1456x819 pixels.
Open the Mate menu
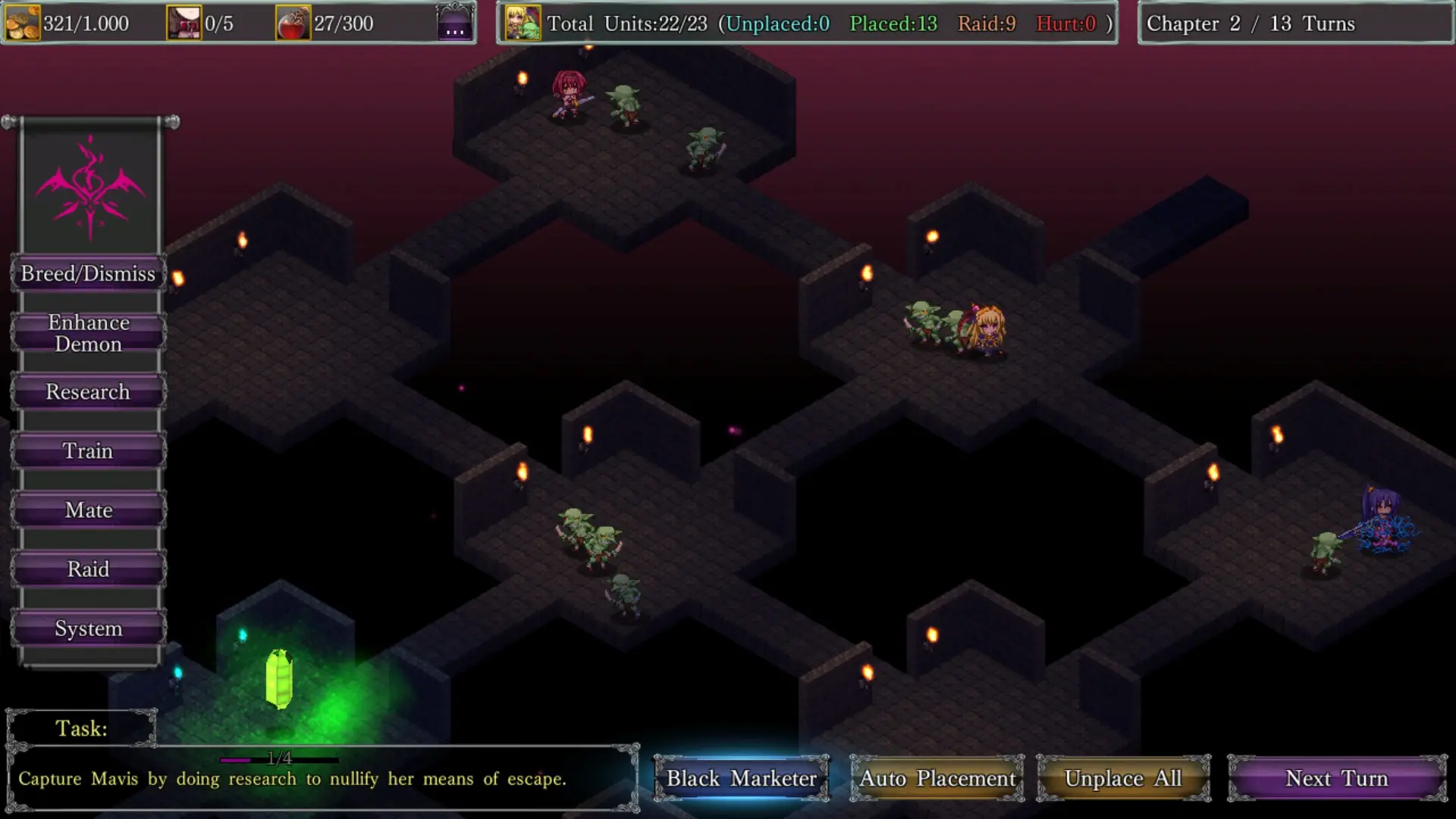click(x=88, y=510)
